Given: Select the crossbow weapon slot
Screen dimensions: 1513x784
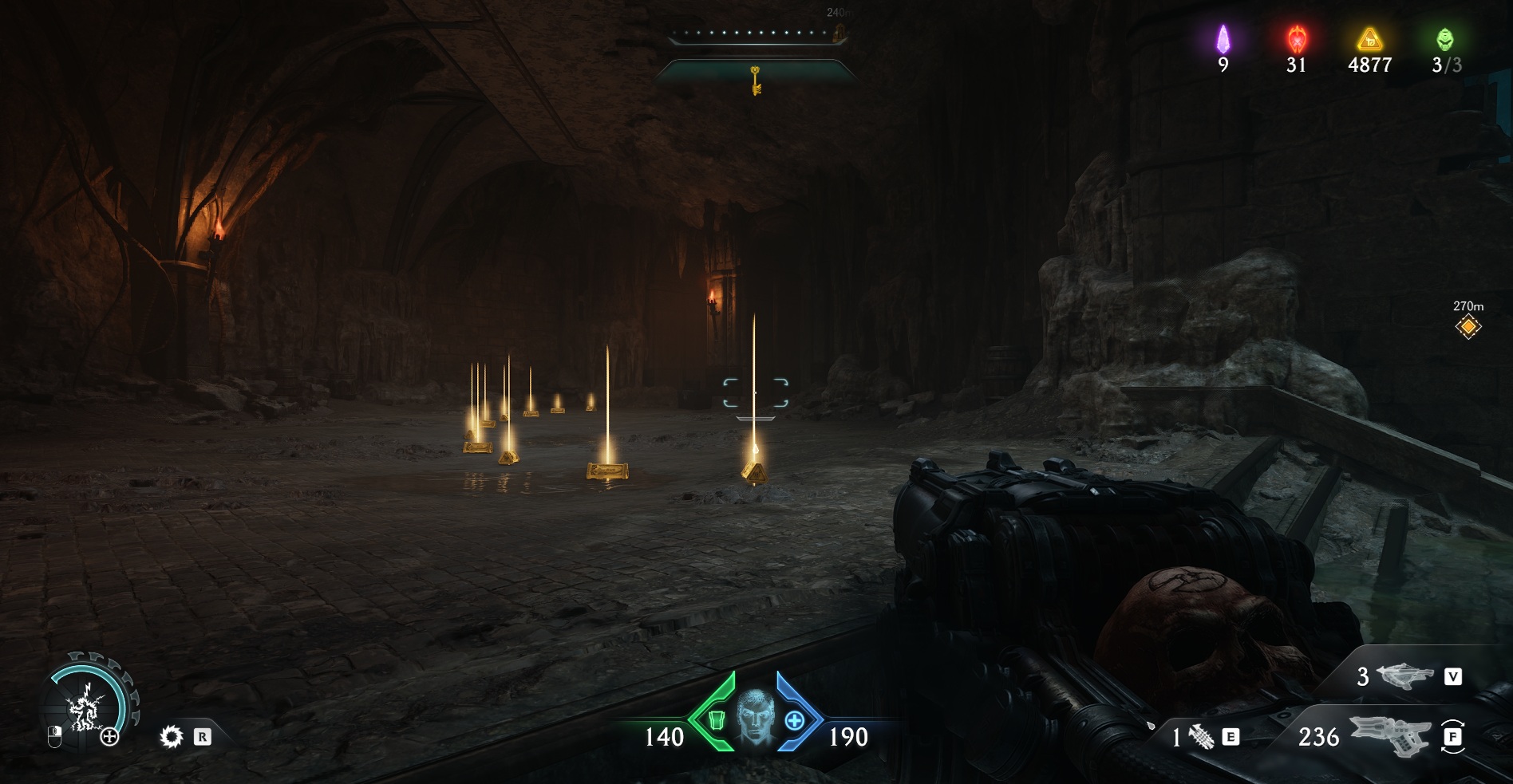Looking at the screenshot, I should point(1405,676).
